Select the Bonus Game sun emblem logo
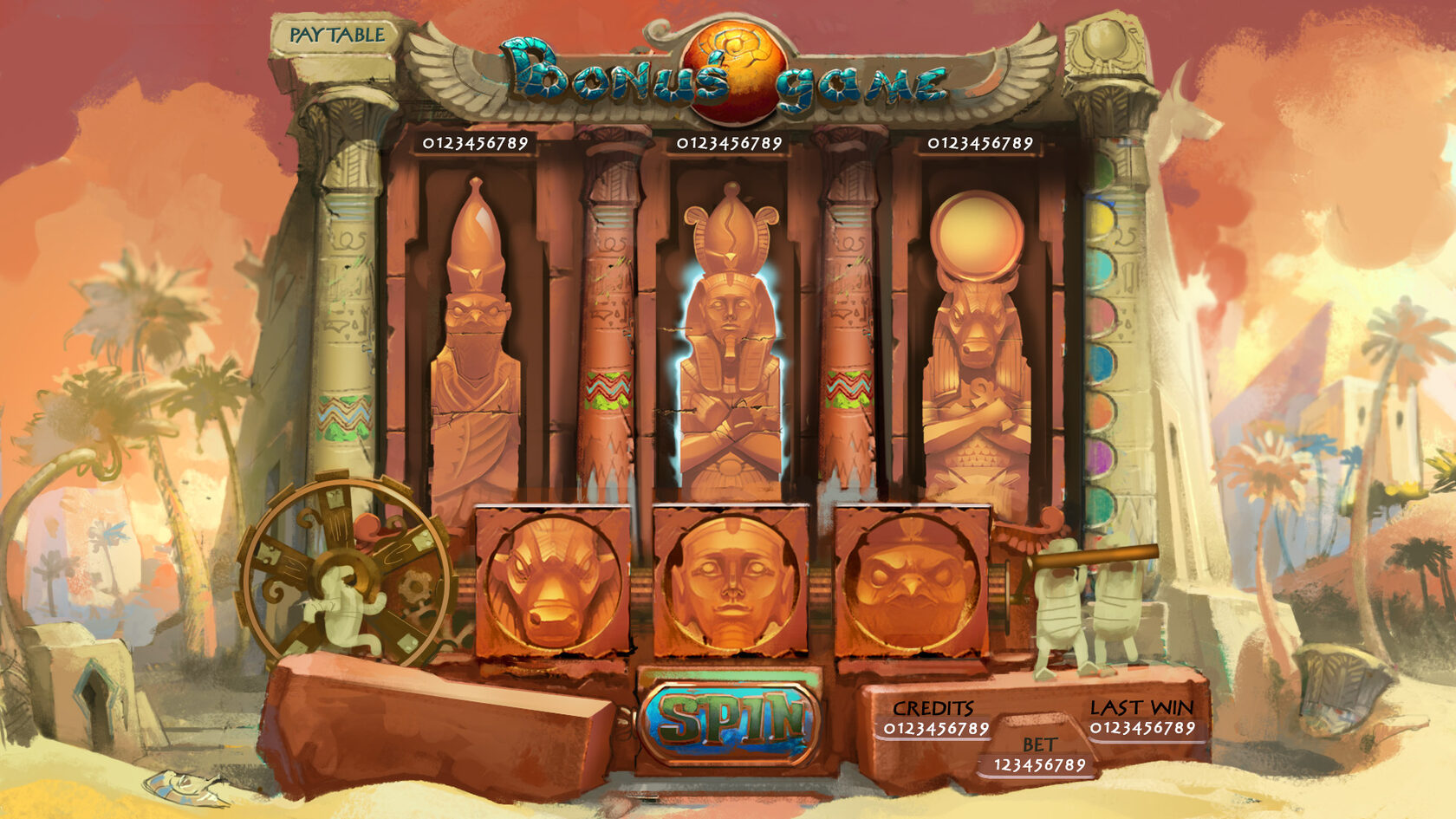The image size is (1456, 819). tap(735, 61)
